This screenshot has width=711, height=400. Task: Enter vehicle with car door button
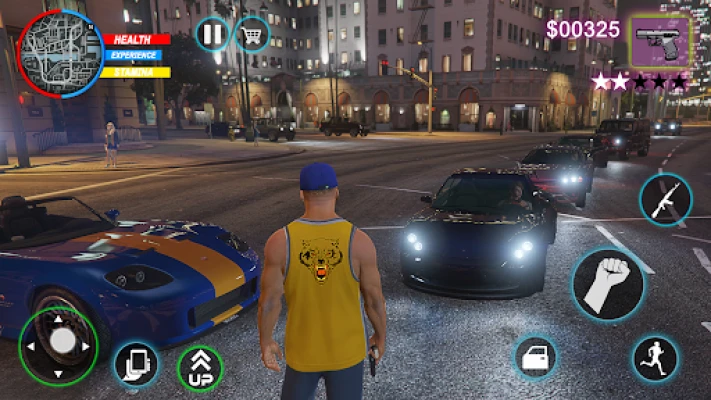(x=535, y=357)
